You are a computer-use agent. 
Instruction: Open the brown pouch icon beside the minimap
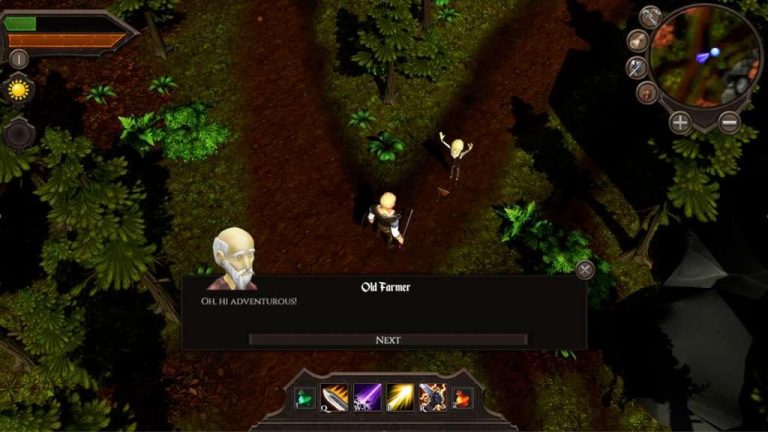click(x=648, y=93)
